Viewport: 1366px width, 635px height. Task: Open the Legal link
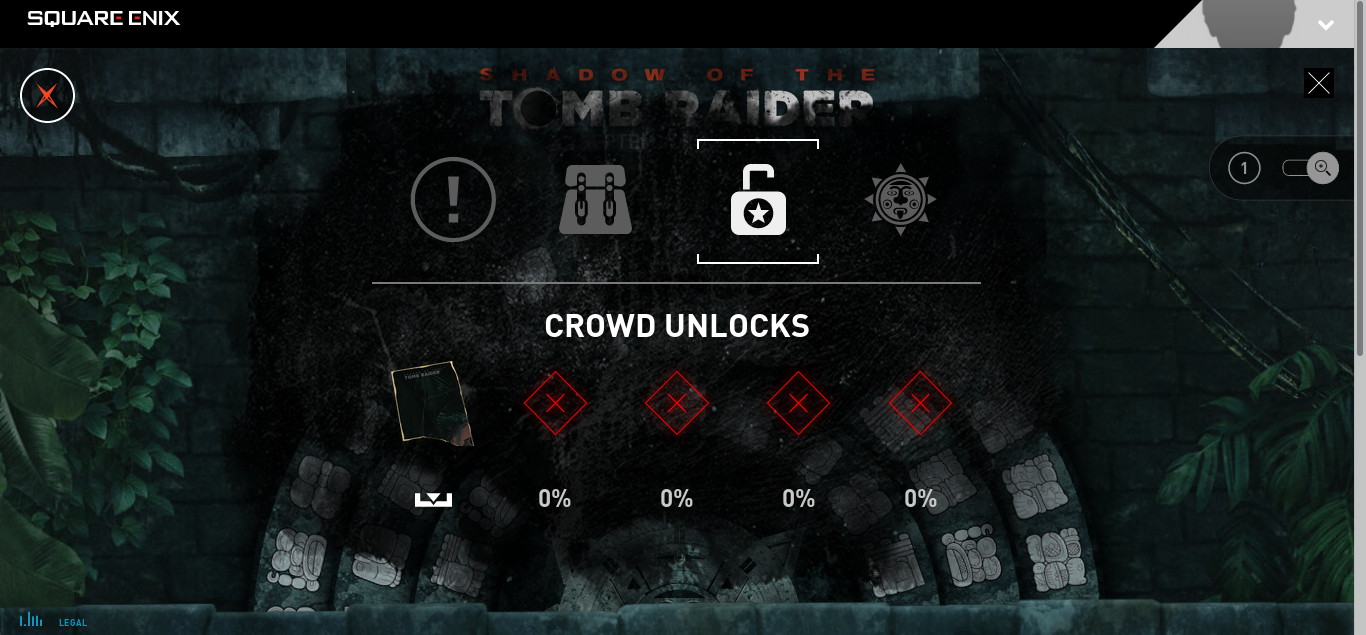[73, 623]
